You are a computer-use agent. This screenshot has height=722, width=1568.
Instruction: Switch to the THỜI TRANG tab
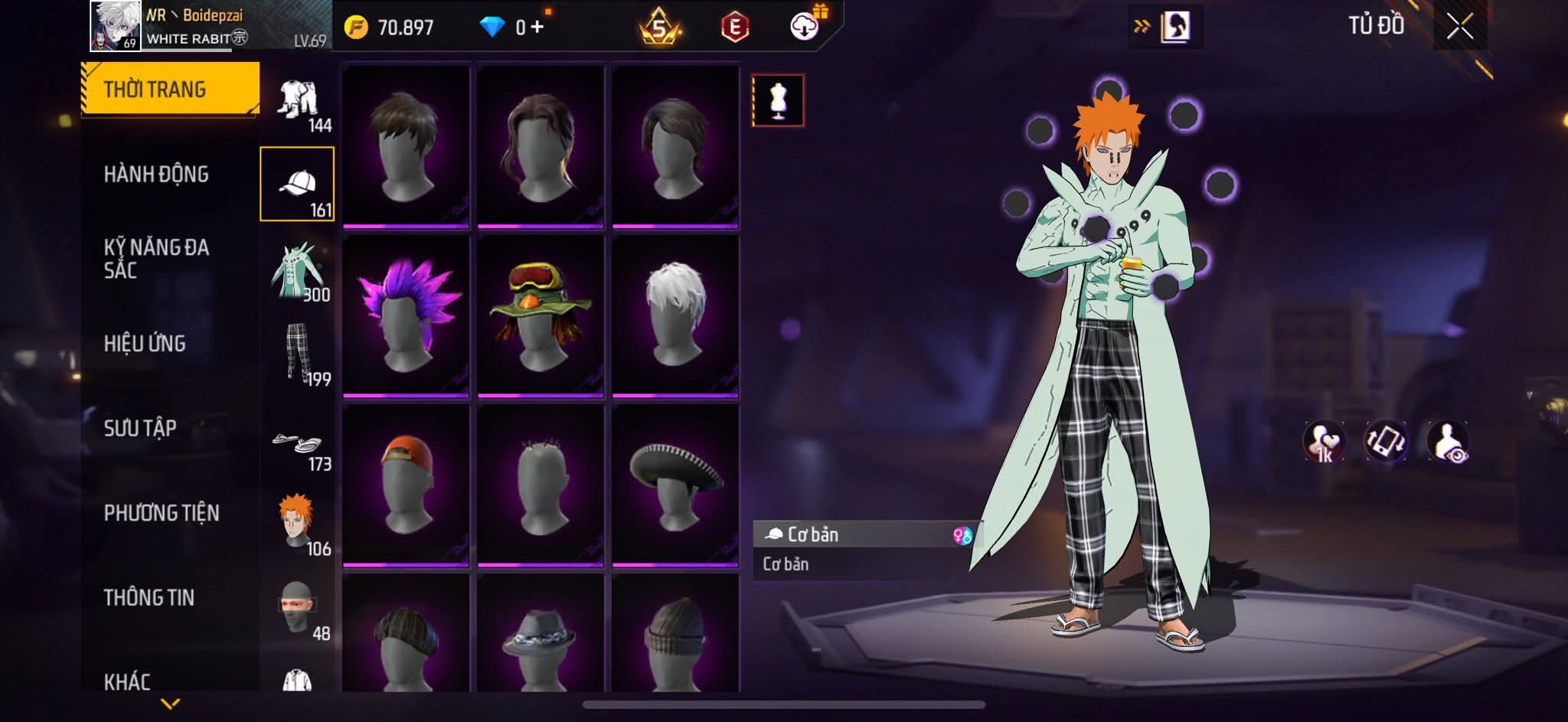(170, 90)
